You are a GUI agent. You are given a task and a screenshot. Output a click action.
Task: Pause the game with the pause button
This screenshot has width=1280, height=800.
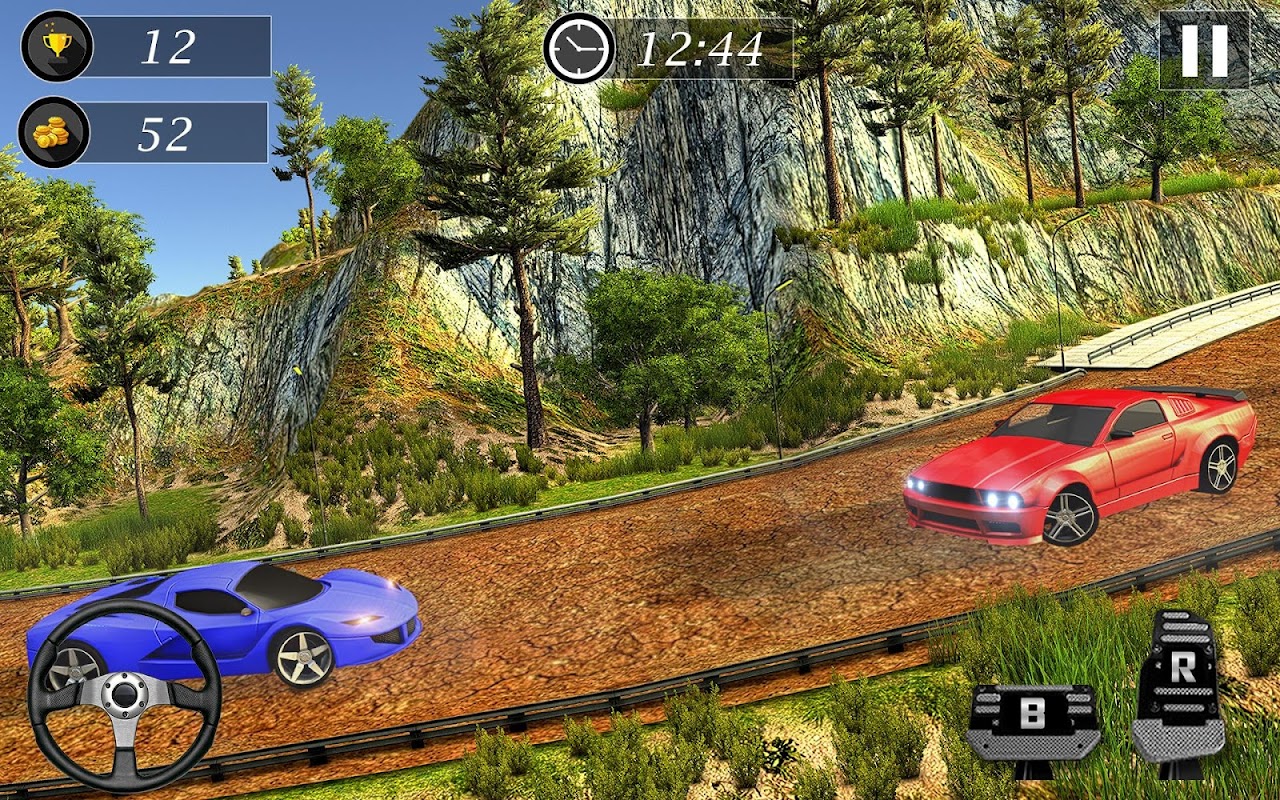click(x=1204, y=50)
